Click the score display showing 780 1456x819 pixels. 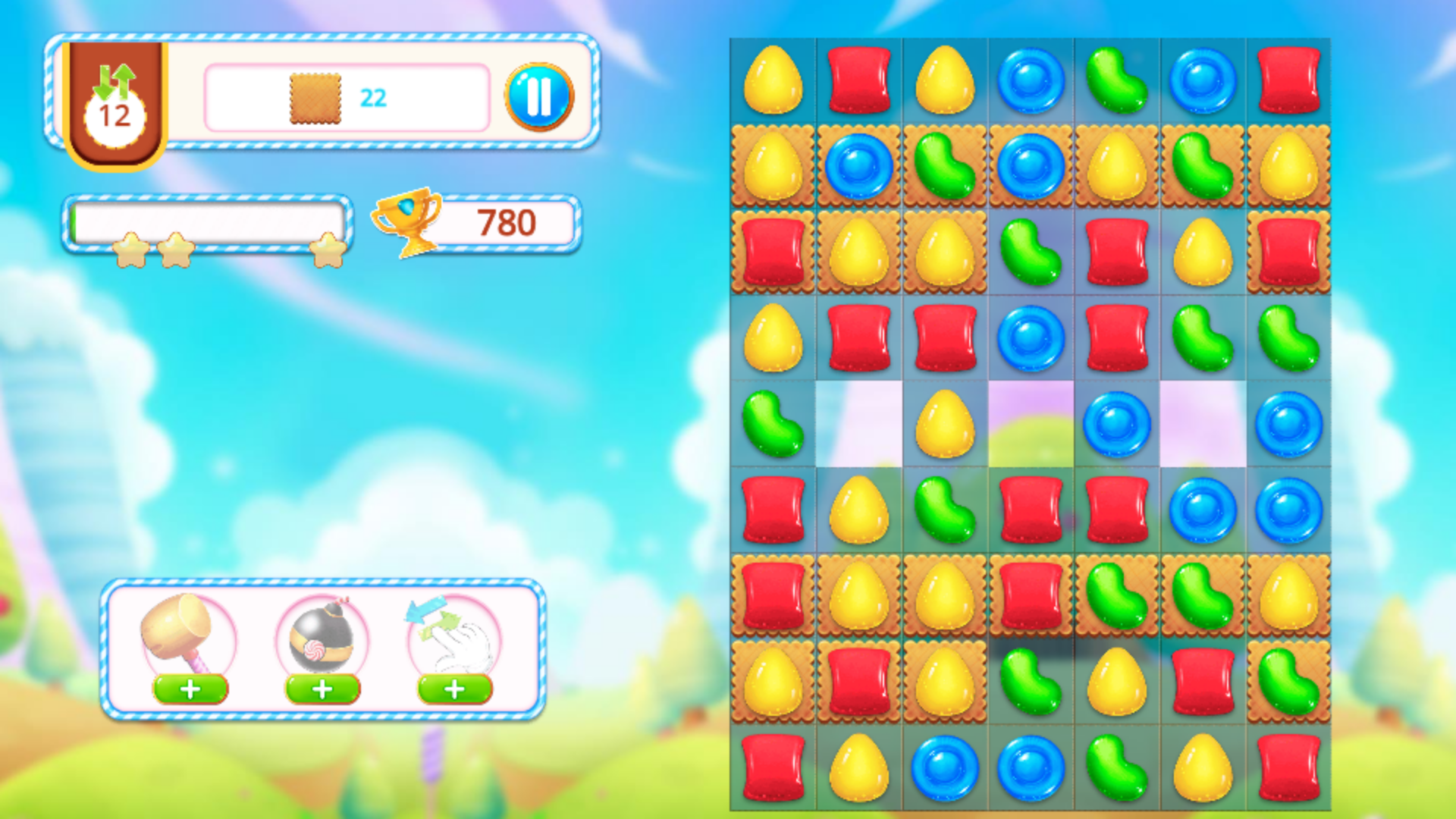(x=507, y=222)
